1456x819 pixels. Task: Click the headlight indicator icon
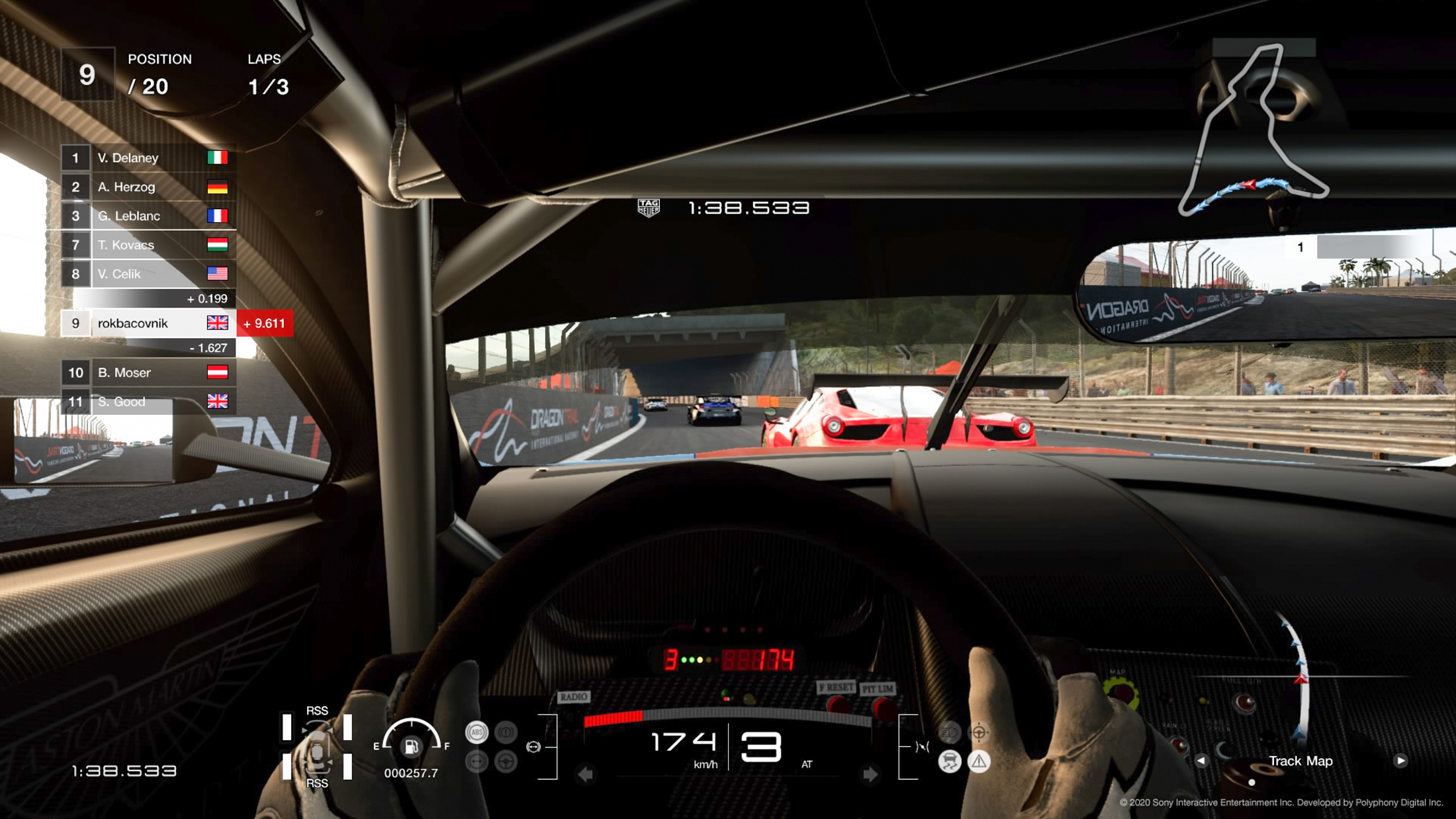click(x=950, y=732)
